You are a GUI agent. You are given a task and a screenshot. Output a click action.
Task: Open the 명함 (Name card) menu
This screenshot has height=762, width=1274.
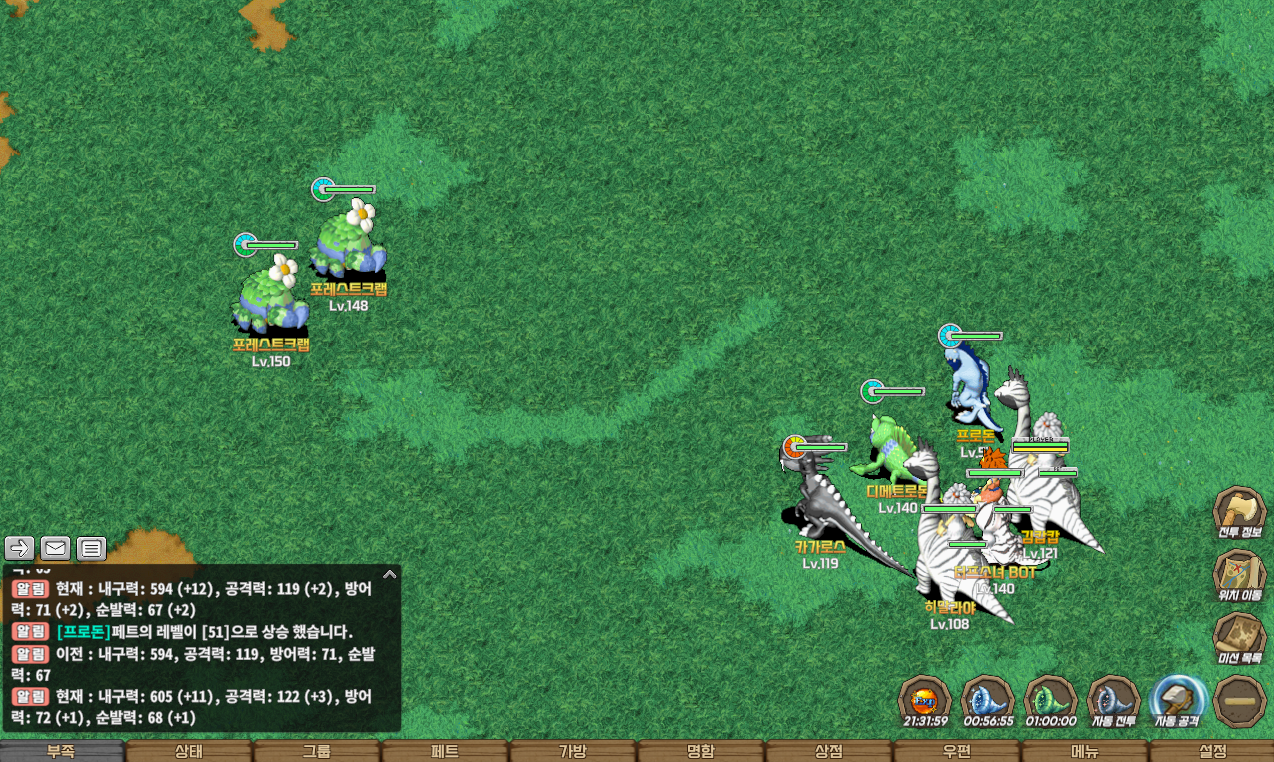coord(701,751)
